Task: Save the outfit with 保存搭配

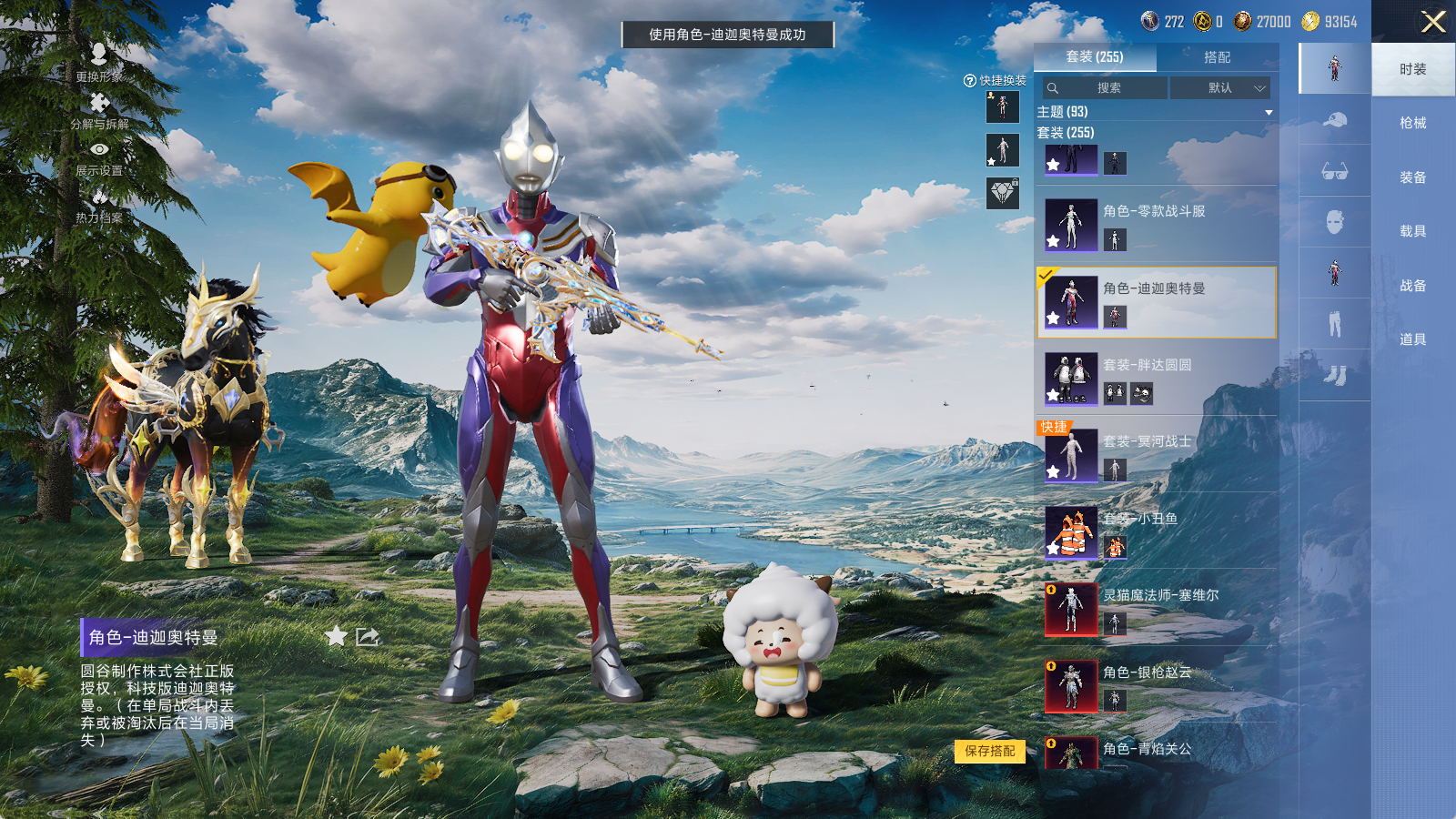Action: pyautogui.click(x=990, y=751)
